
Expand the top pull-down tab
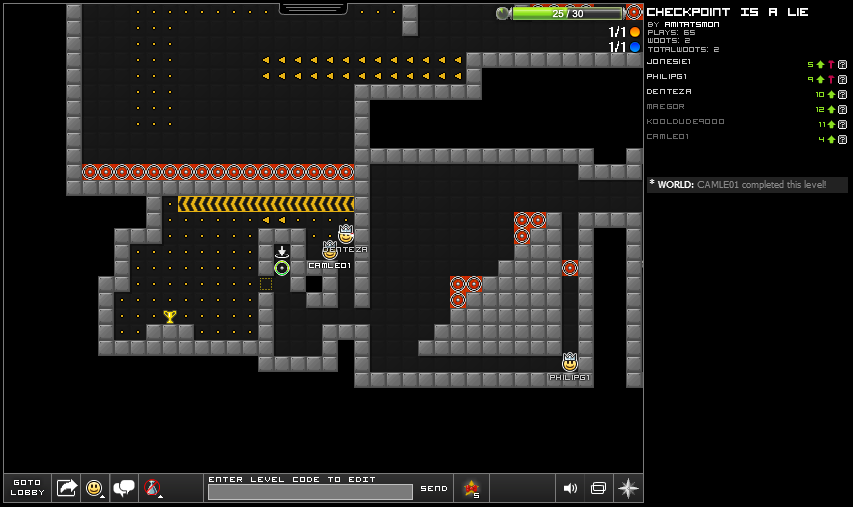(x=313, y=8)
